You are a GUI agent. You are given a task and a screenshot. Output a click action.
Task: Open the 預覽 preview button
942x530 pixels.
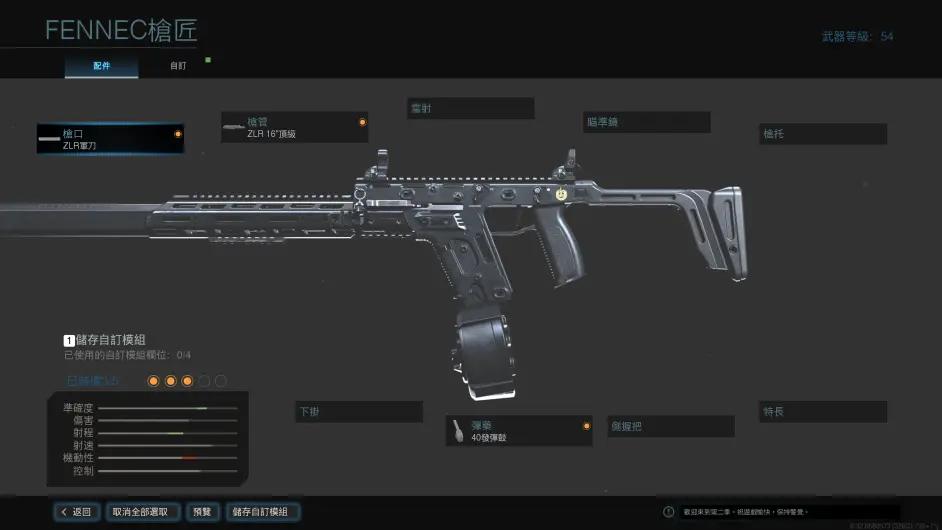click(x=202, y=512)
